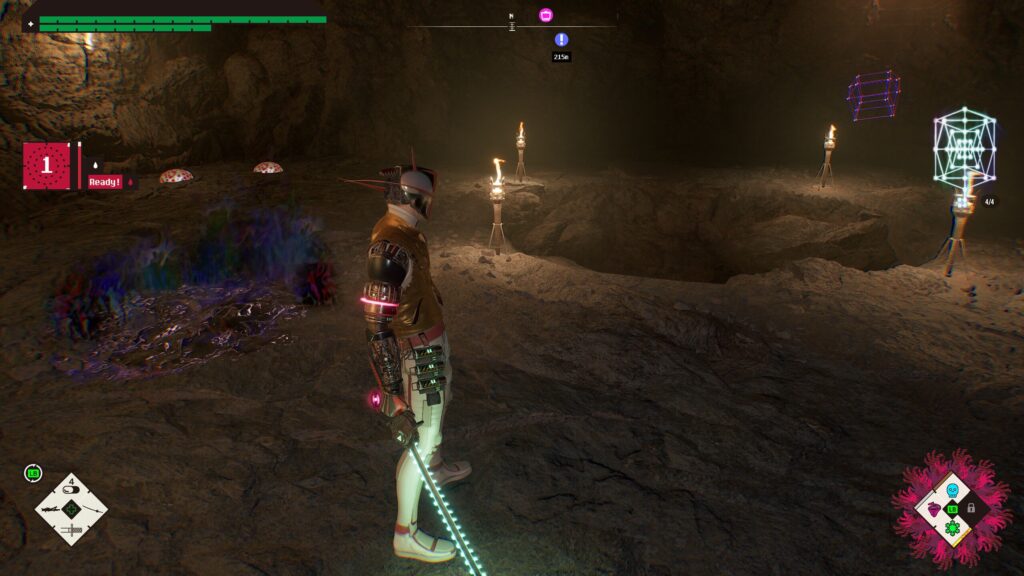Select the pink marker on the compass
Image resolution: width=1024 pixels, height=576 pixels.
coord(545,15)
